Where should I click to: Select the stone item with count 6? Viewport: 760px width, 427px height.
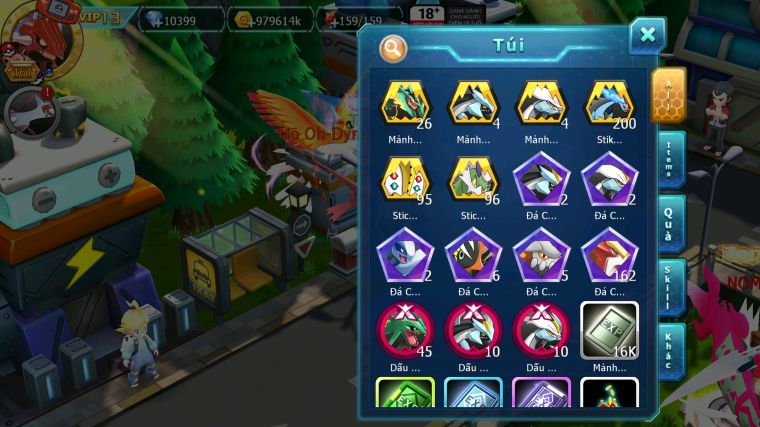pos(473,255)
